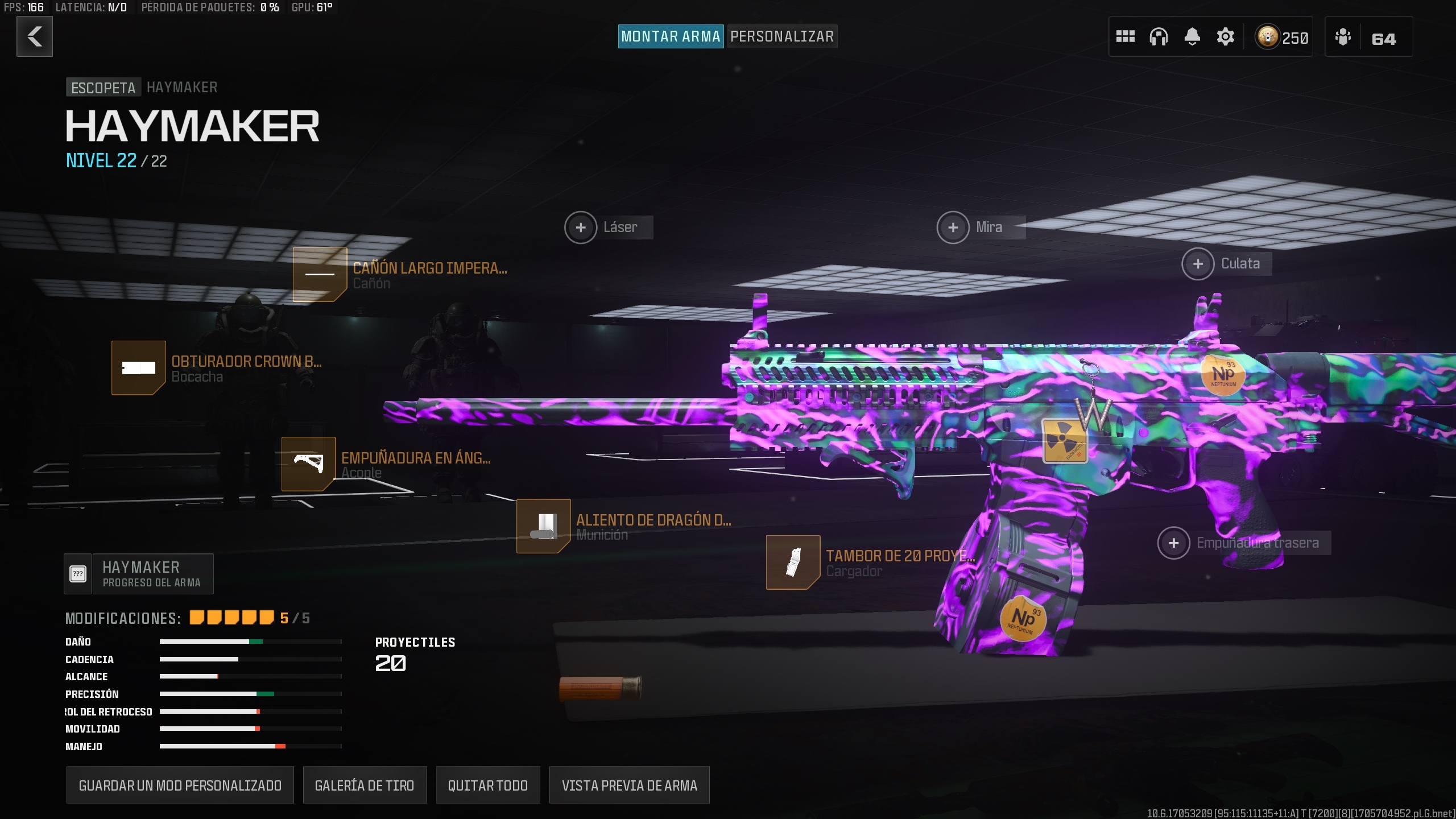Select the Montar Arma tab
This screenshot has height=819, width=1456.
click(671, 36)
